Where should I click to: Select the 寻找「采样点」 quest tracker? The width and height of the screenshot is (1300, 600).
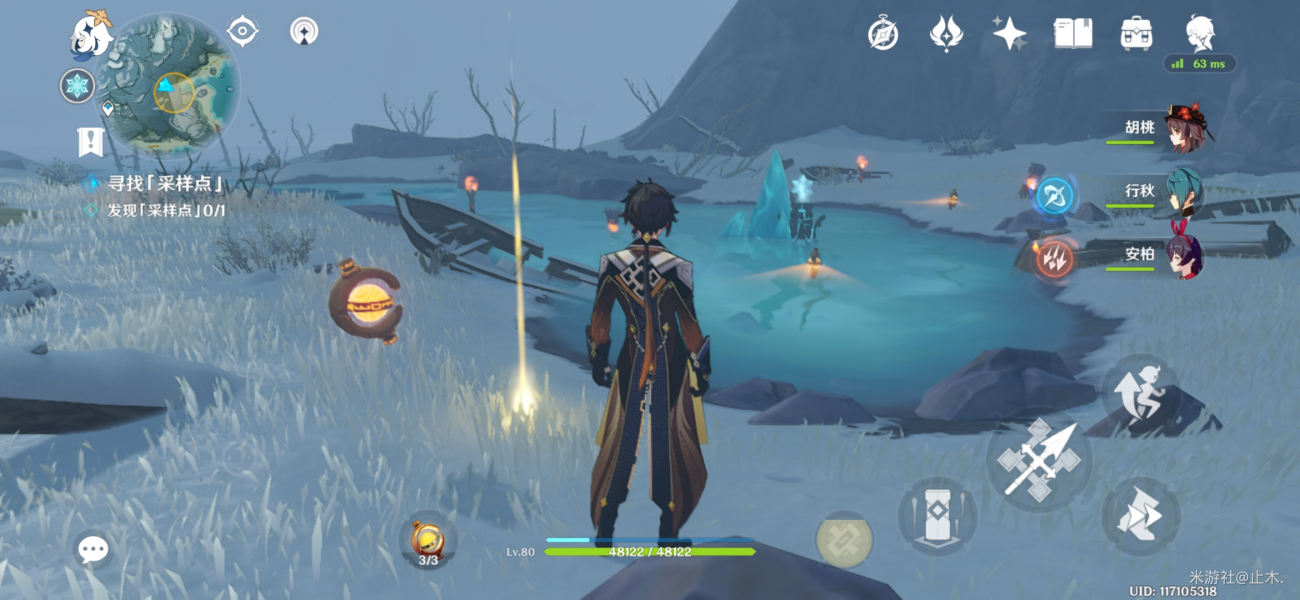pyautogui.click(x=165, y=184)
